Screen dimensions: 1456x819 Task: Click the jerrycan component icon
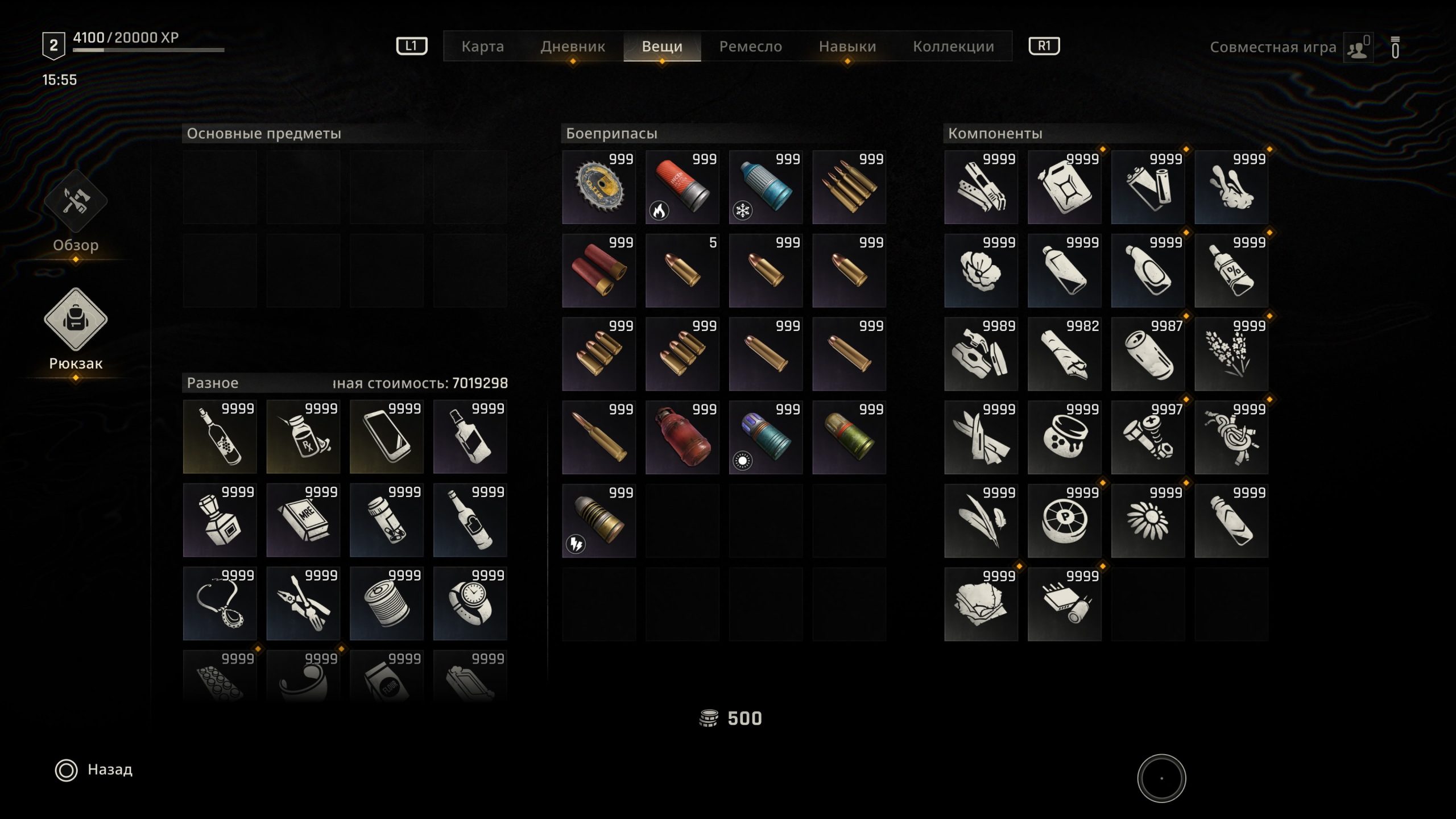coord(1064,188)
